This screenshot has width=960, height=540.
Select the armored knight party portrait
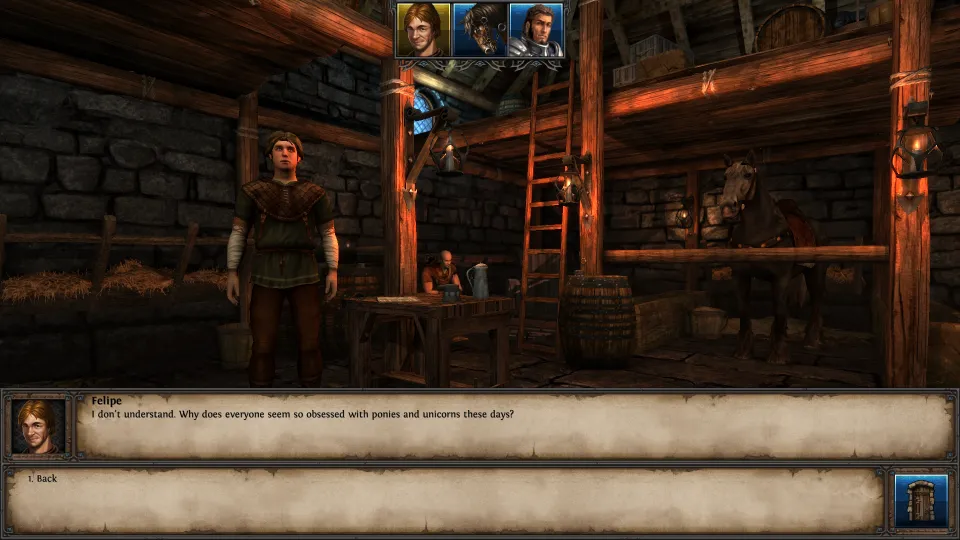[x=536, y=30]
